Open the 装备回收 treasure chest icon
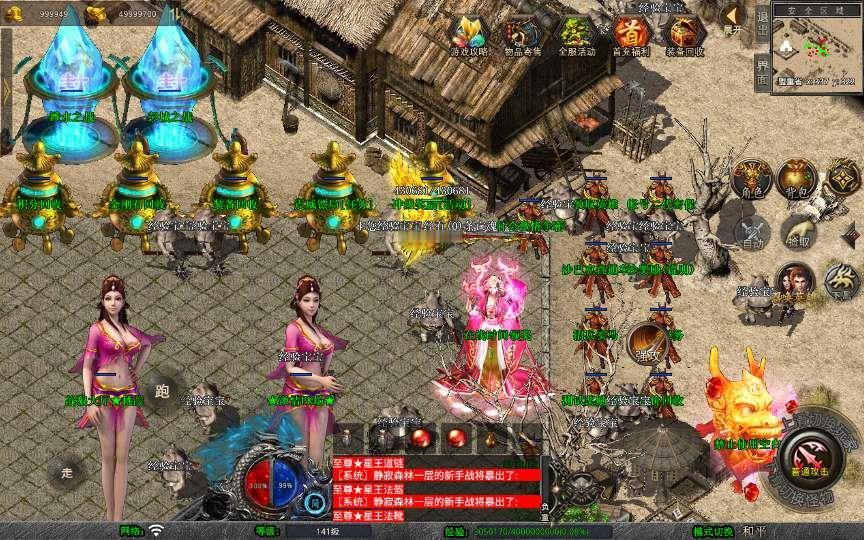 [684, 34]
